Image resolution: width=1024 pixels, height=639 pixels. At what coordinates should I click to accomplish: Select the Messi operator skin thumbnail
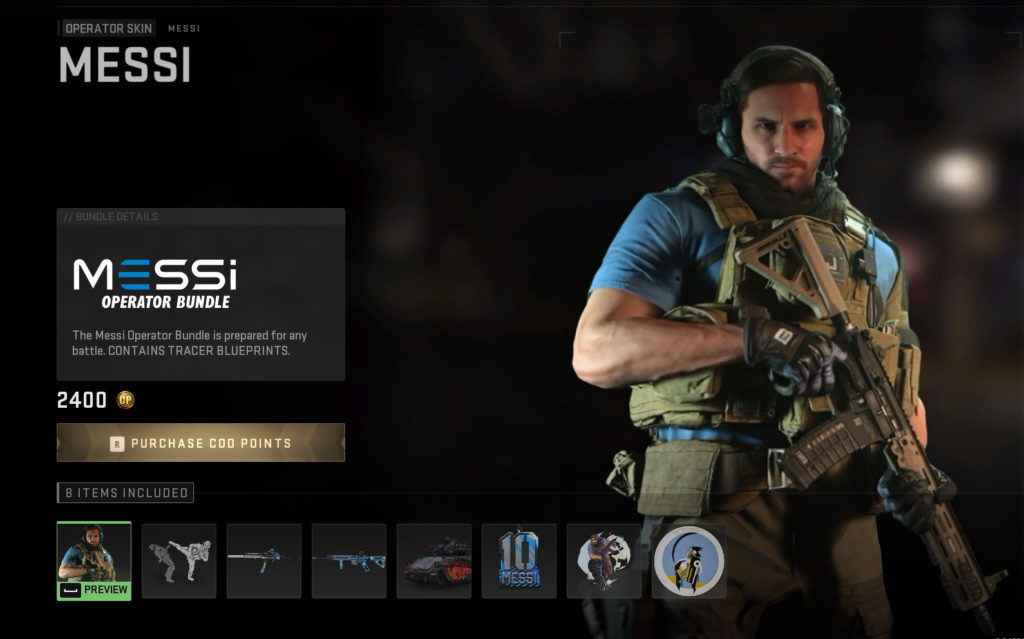pos(94,560)
